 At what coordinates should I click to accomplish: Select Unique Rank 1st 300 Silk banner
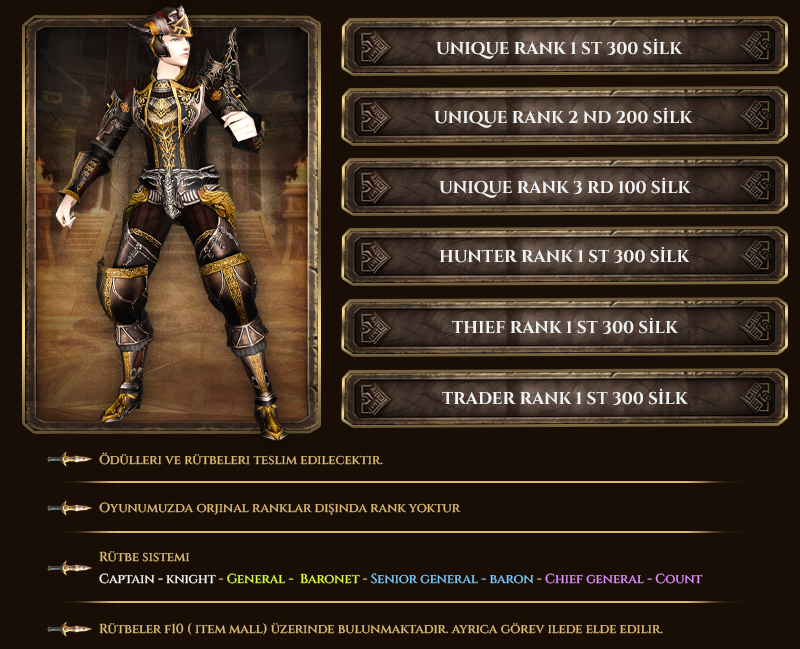pyautogui.click(x=564, y=47)
